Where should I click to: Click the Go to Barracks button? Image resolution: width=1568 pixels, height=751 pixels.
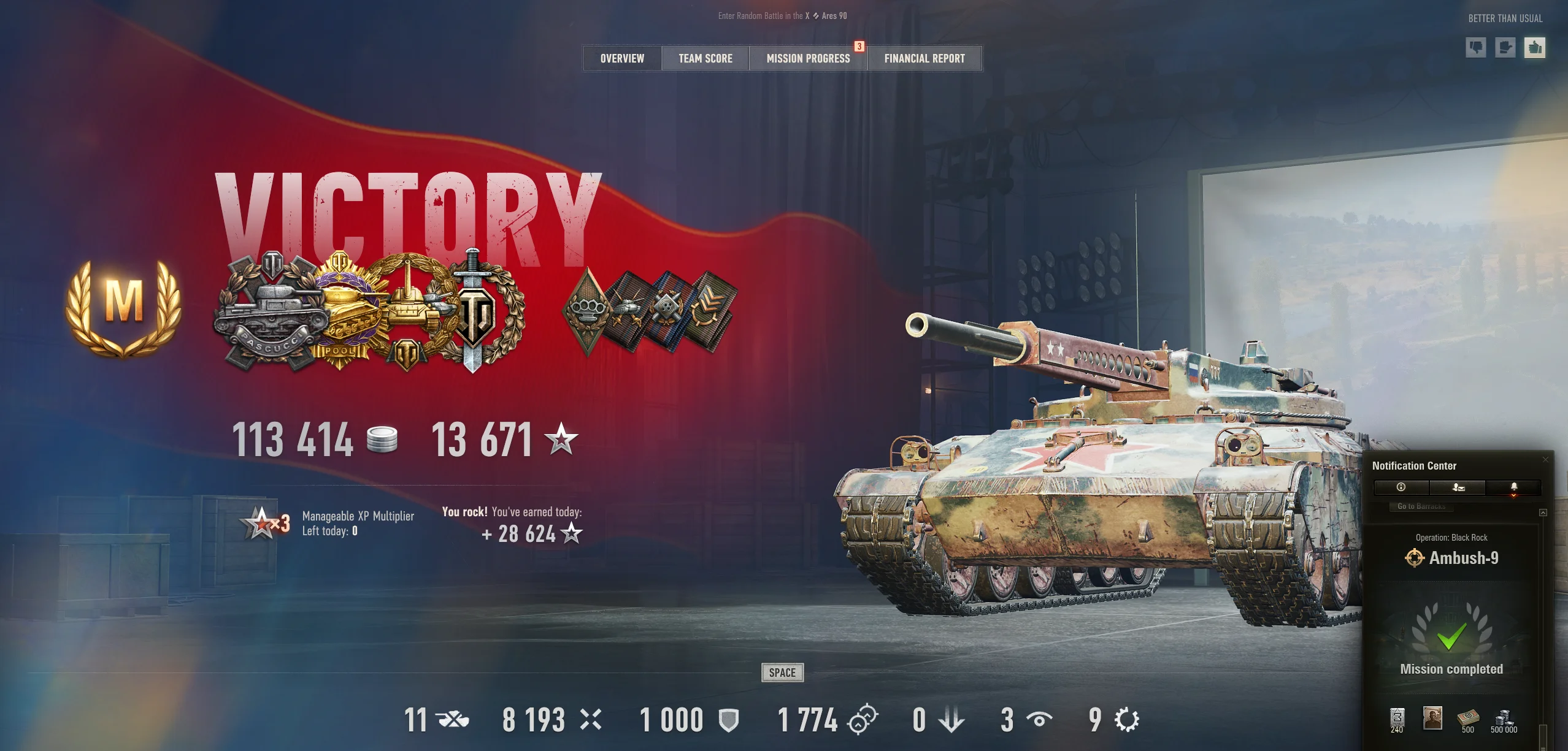coord(1422,507)
